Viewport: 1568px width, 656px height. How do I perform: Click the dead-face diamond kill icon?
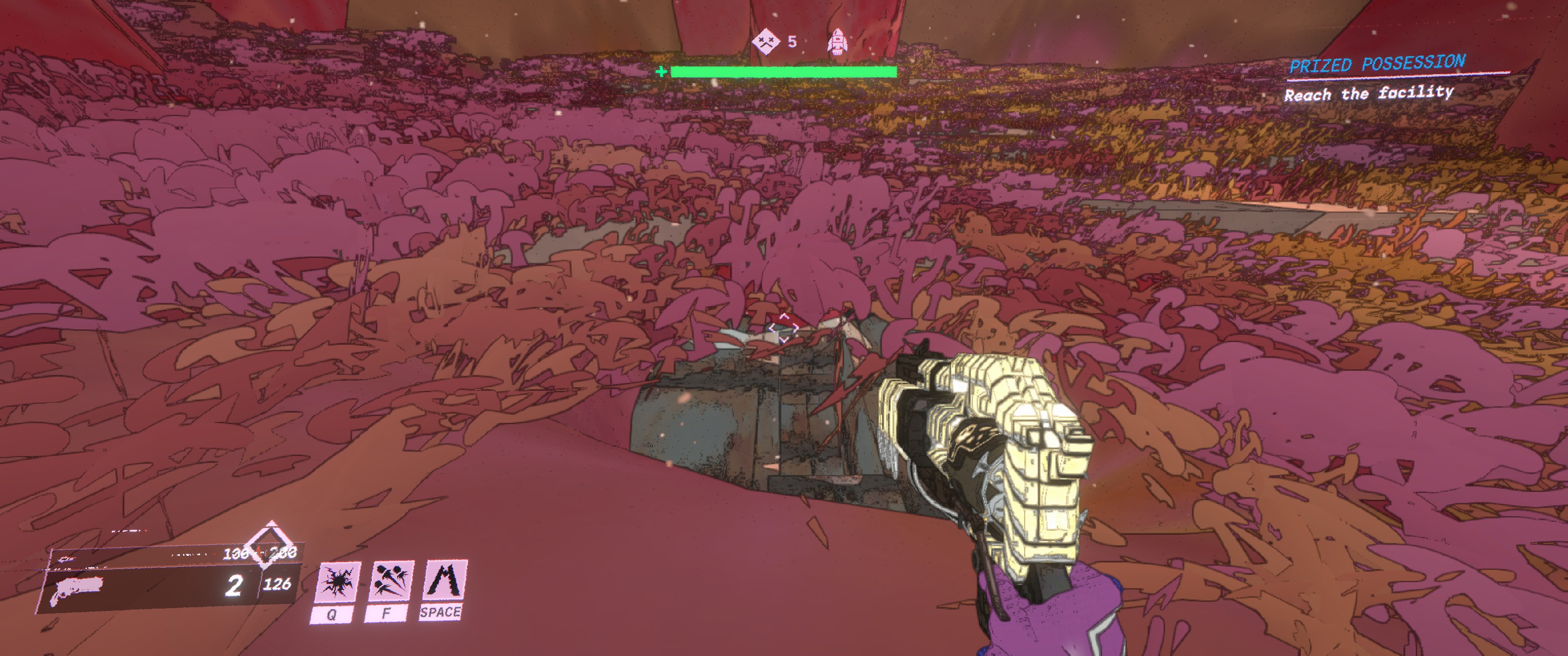pos(765,42)
